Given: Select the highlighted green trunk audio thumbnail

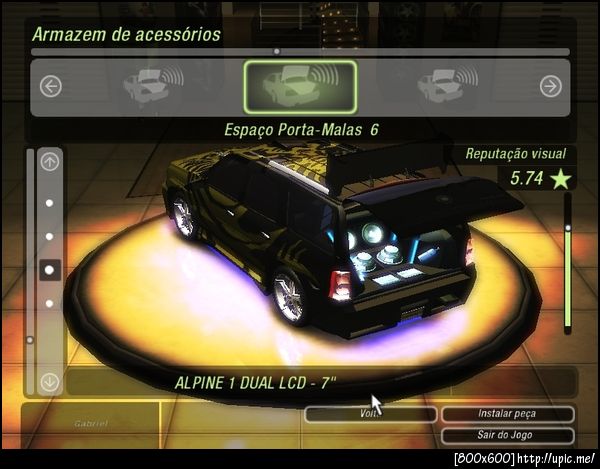Looking at the screenshot, I should tap(300, 87).
